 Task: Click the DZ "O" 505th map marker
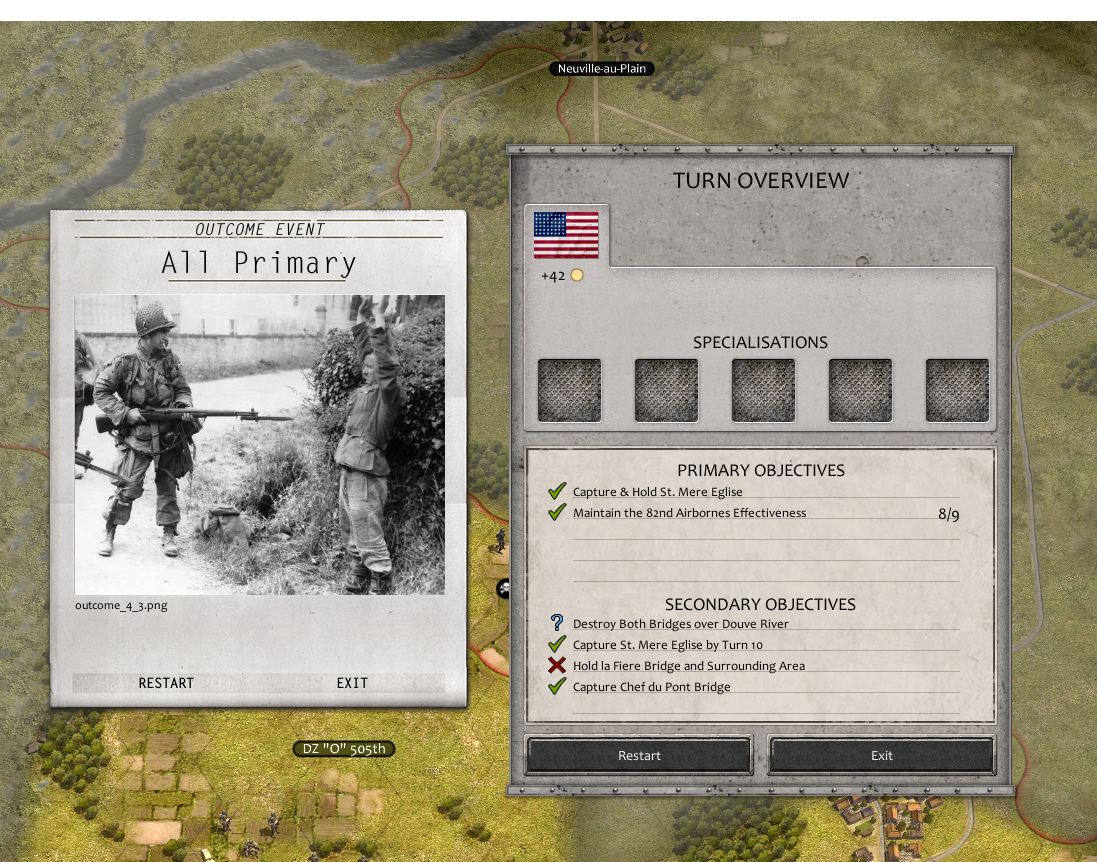(344, 749)
